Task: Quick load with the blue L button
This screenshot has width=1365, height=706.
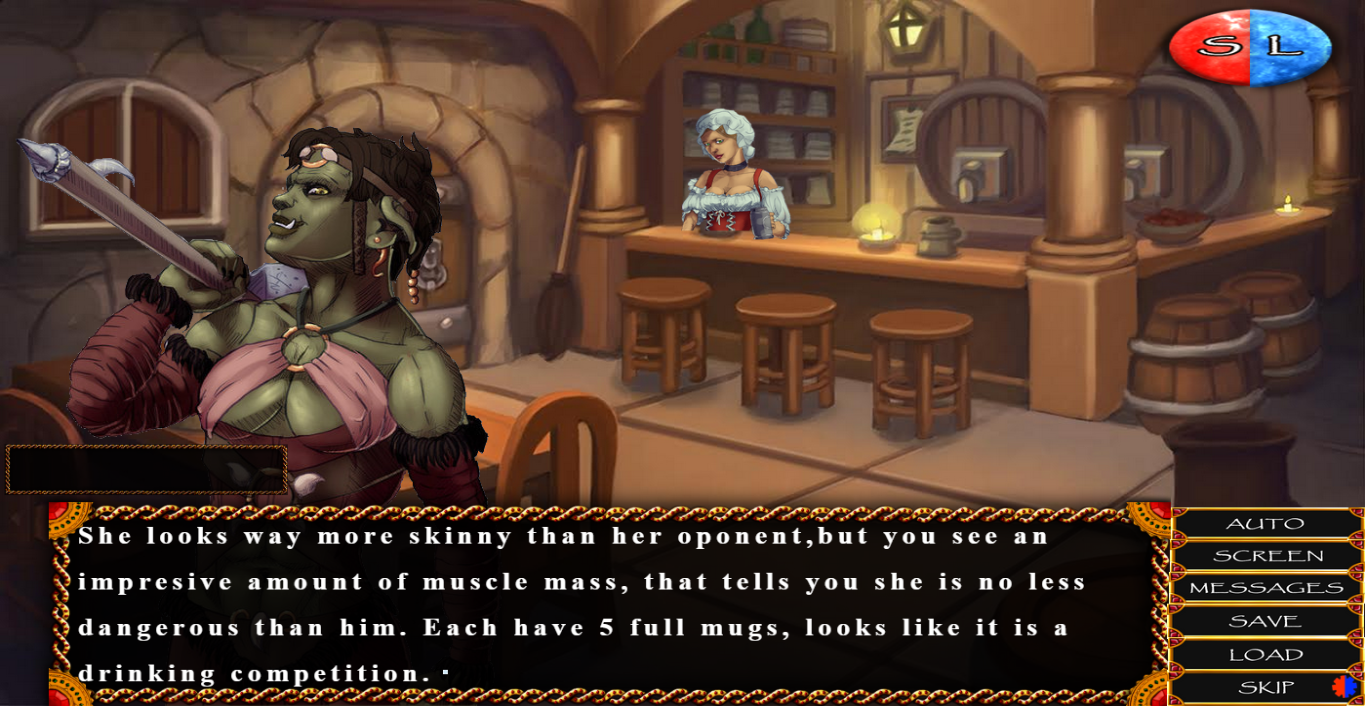Action: tap(1289, 46)
